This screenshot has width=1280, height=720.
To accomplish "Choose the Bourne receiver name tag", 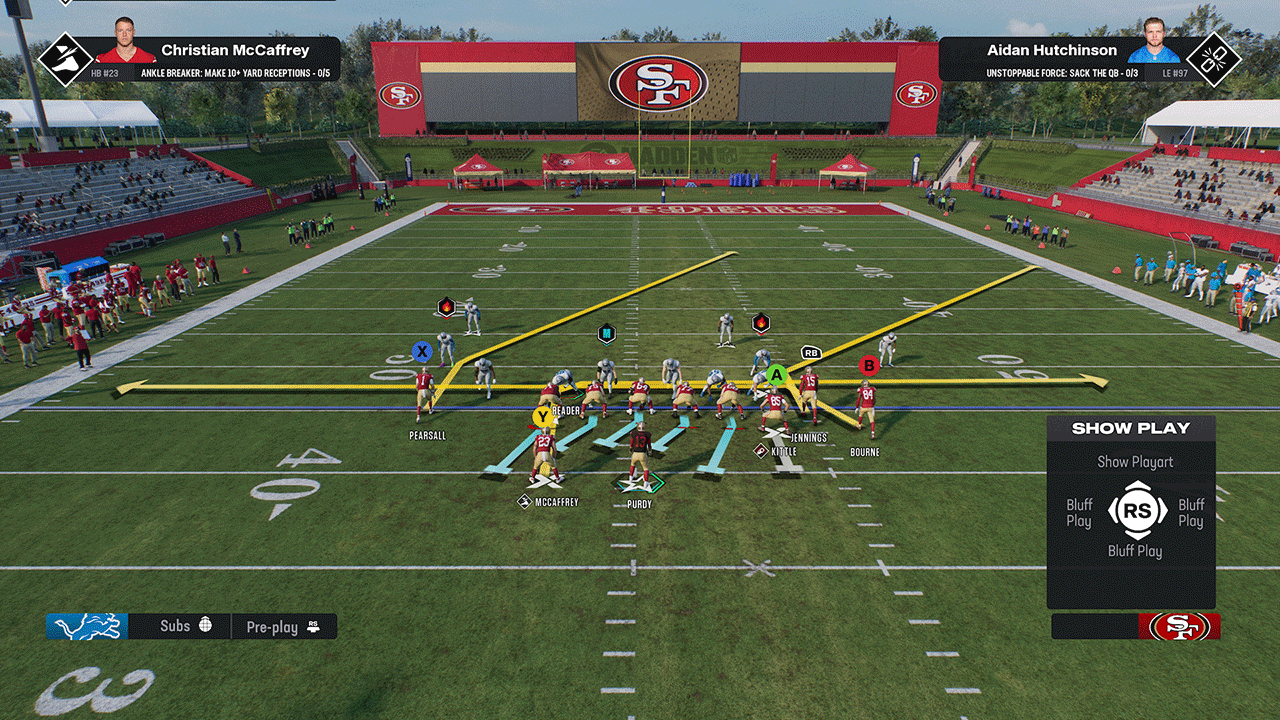I will tap(865, 452).
